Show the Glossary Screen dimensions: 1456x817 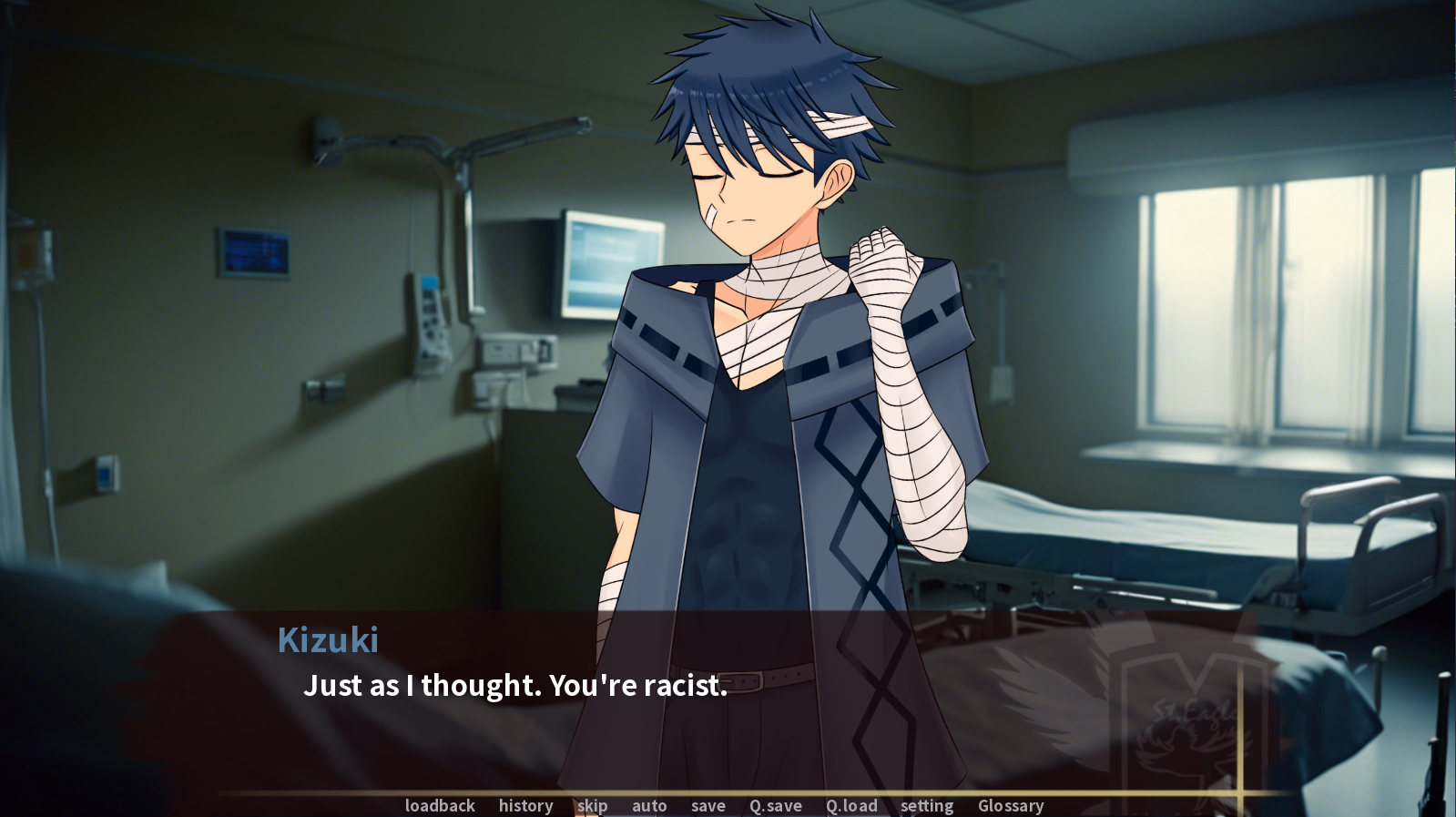[x=1010, y=806]
